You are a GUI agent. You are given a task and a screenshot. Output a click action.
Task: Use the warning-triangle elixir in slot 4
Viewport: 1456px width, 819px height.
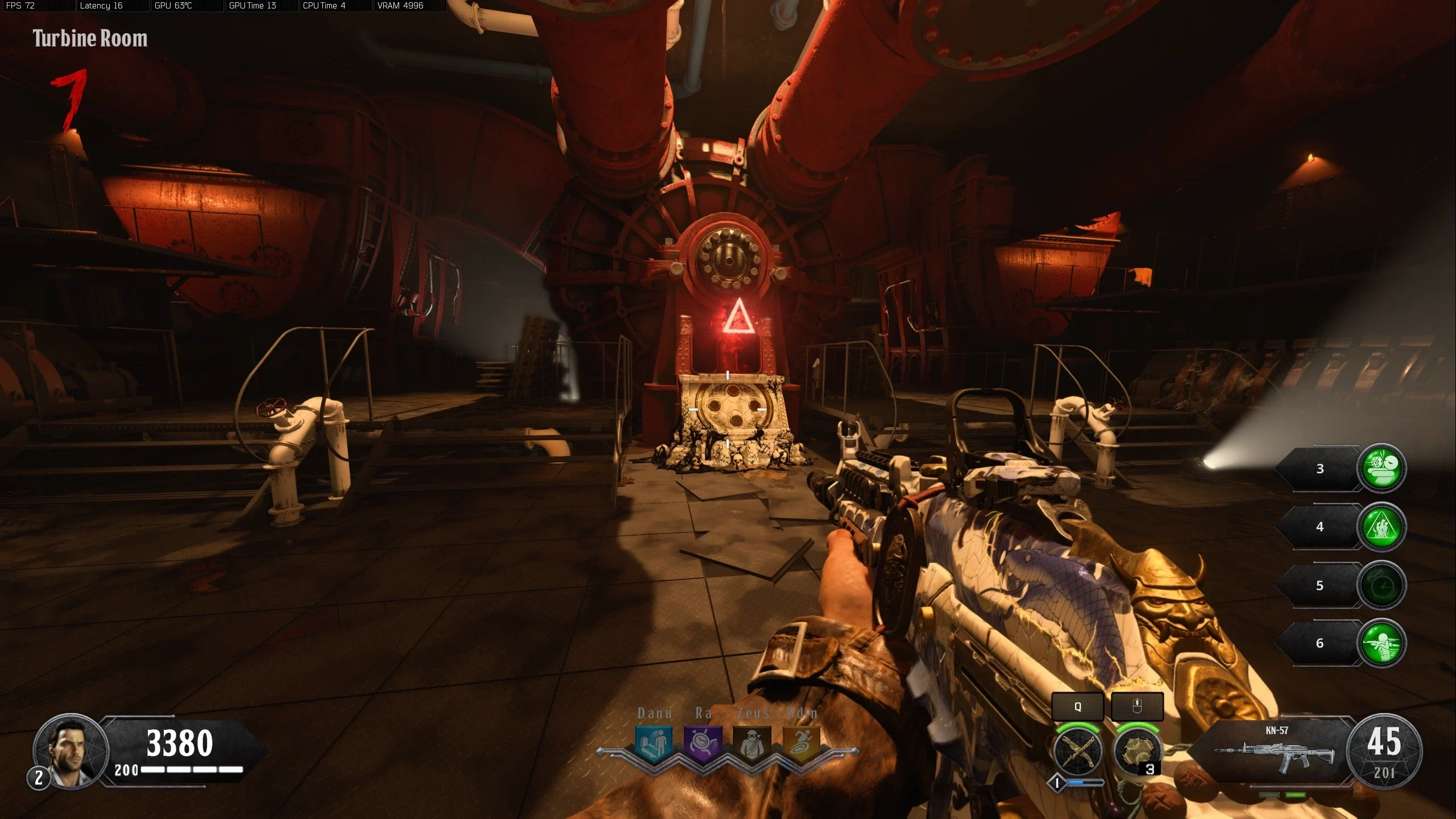1382,527
